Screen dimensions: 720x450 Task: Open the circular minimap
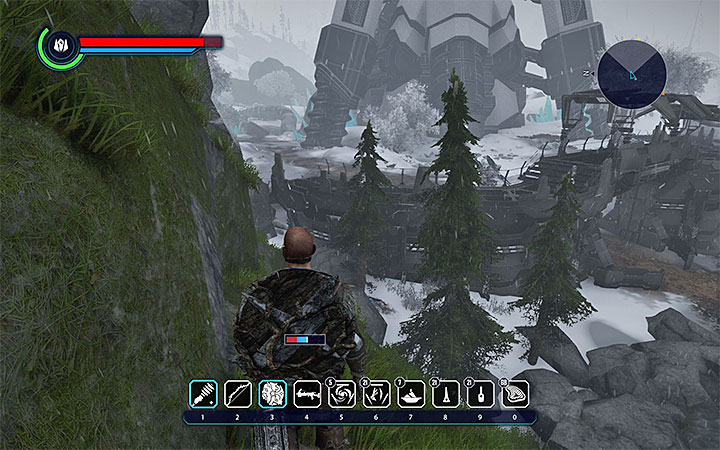(x=632, y=72)
